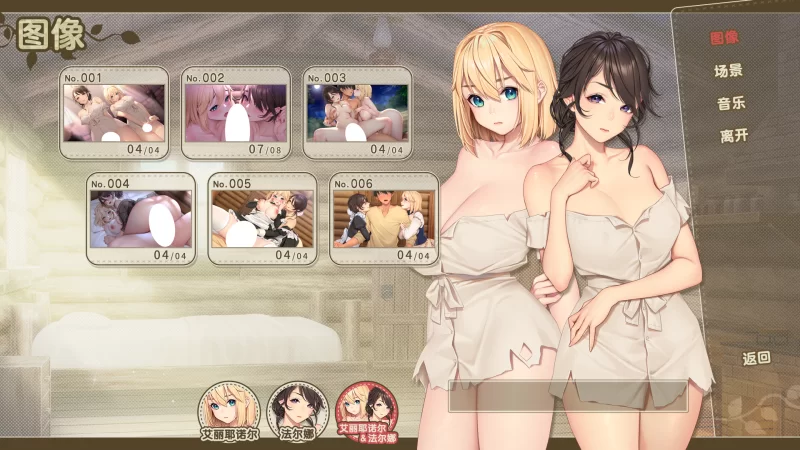The width and height of the screenshot is (800, 450).
Task: Open gallery thumbnail No.001
Action: tap(114, 112)
